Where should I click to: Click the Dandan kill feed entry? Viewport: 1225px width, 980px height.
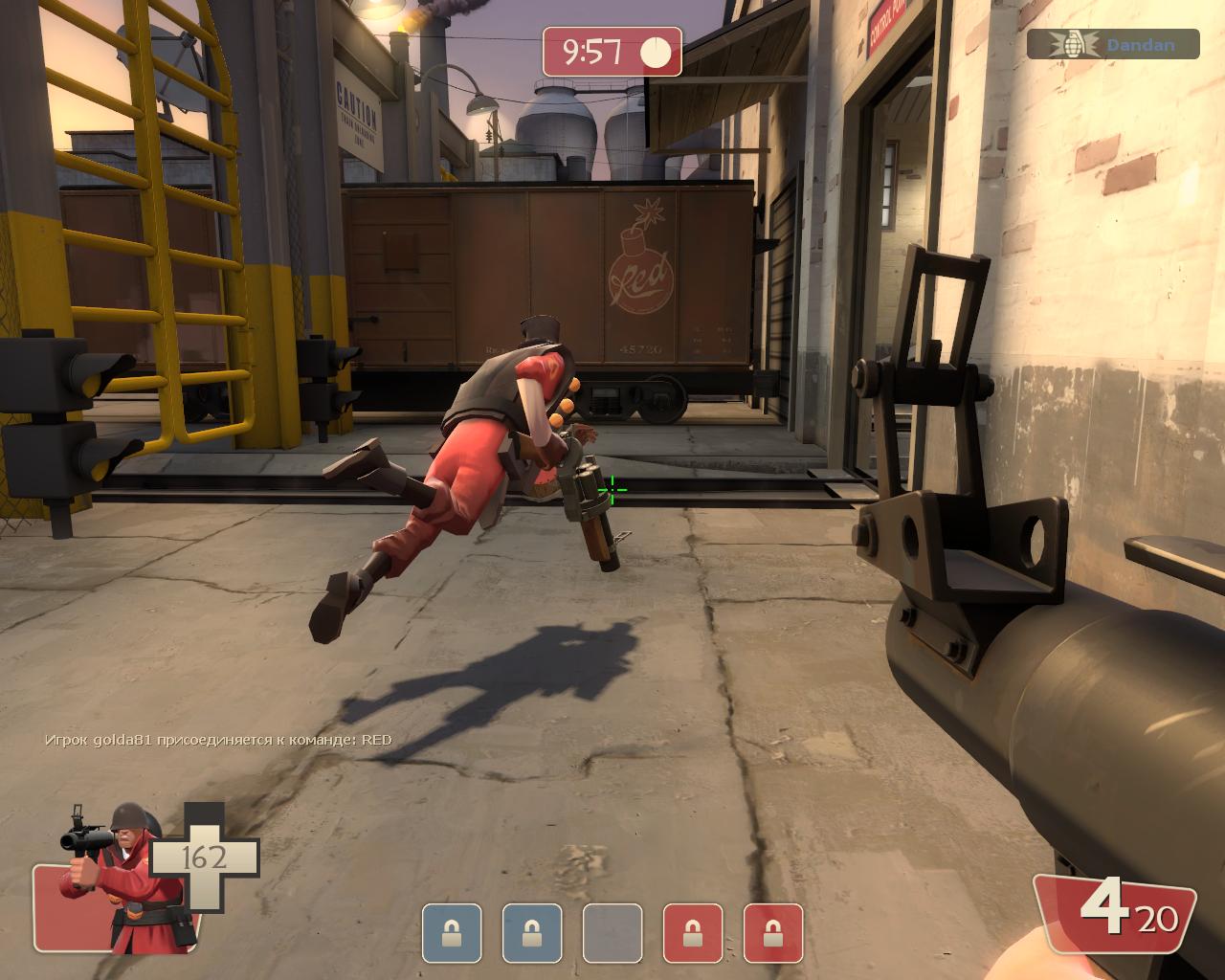(x=1112, y=44)
